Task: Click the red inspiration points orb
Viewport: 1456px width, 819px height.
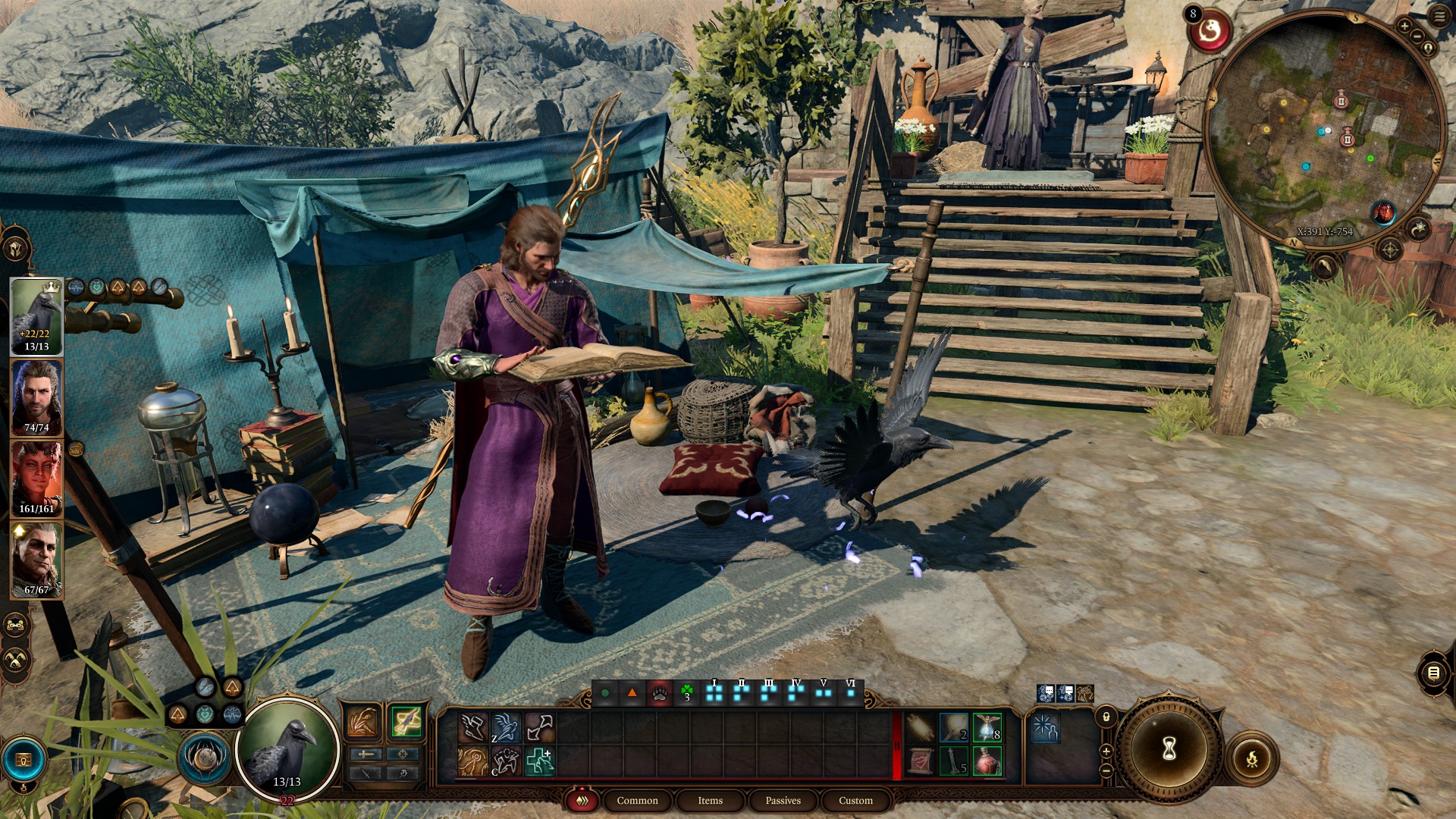Action: coord(1210,32)
